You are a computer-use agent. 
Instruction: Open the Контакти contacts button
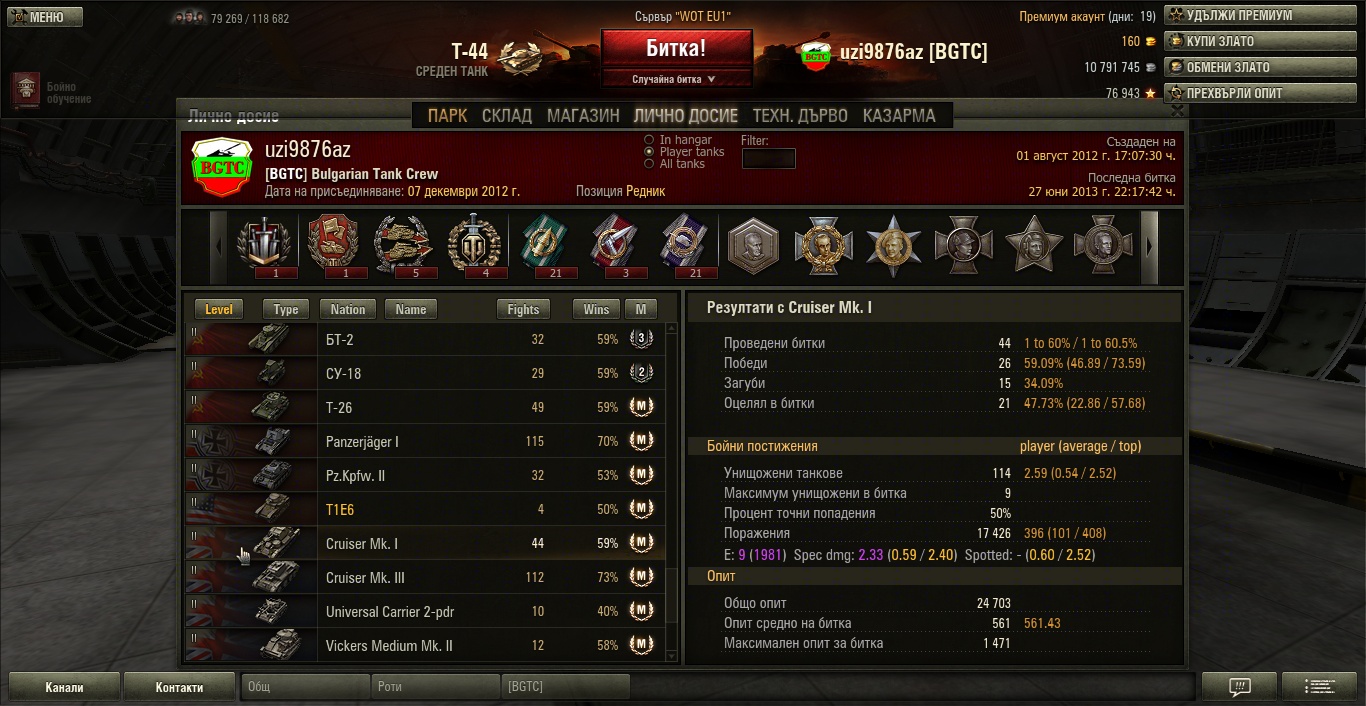click(x=180, y=687)
